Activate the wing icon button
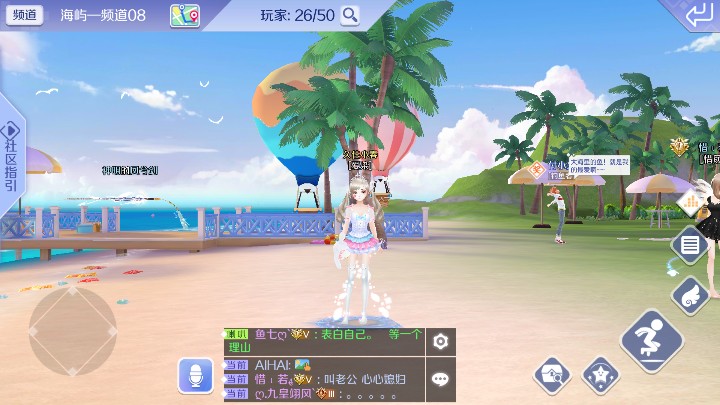The width and height of the screenshot is (720, 405). (690, 294)
